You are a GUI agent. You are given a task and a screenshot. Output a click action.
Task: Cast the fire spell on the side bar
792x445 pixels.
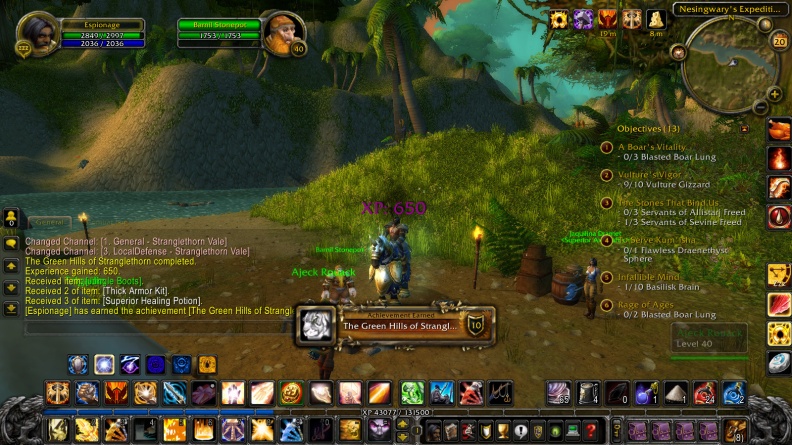coord(779,158)
